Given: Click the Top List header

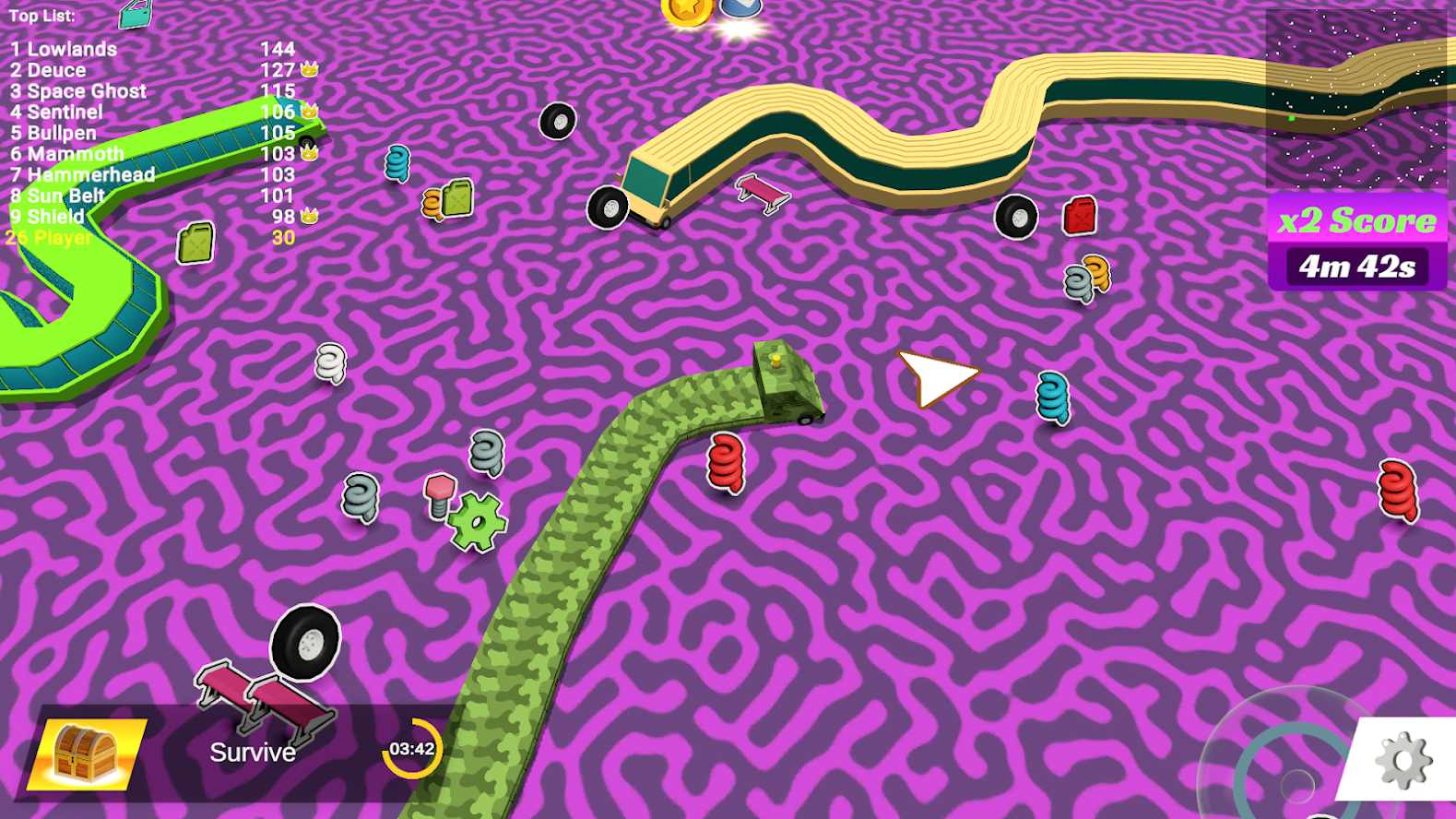Looking at the screenshot, I should (41, 15).
